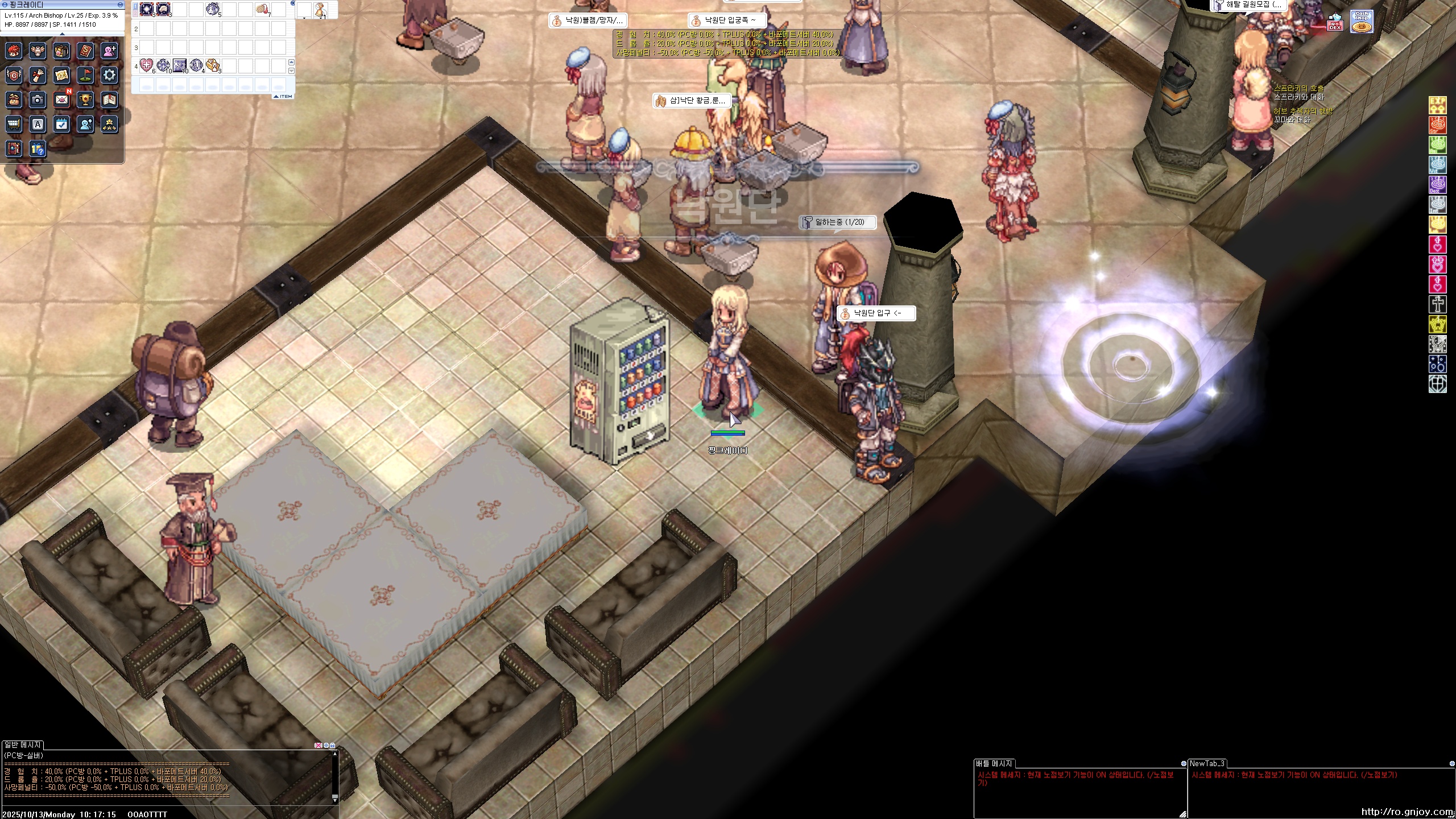Open the red S skill book icon
The image size is (1456, 819).
pyautogui.click(x=86, y=51)
